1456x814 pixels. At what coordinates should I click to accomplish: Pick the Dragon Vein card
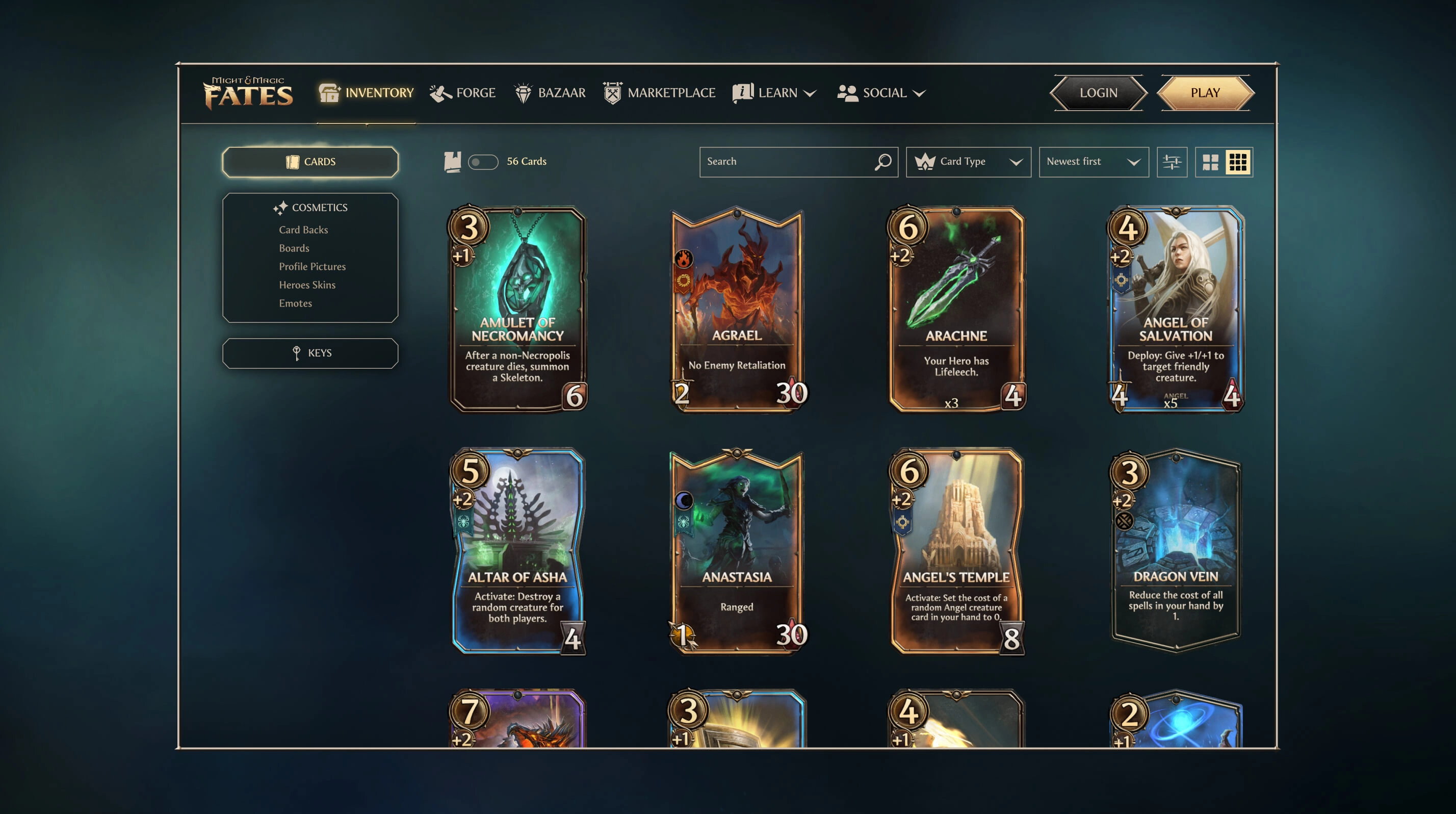(x=1176, y=551)
